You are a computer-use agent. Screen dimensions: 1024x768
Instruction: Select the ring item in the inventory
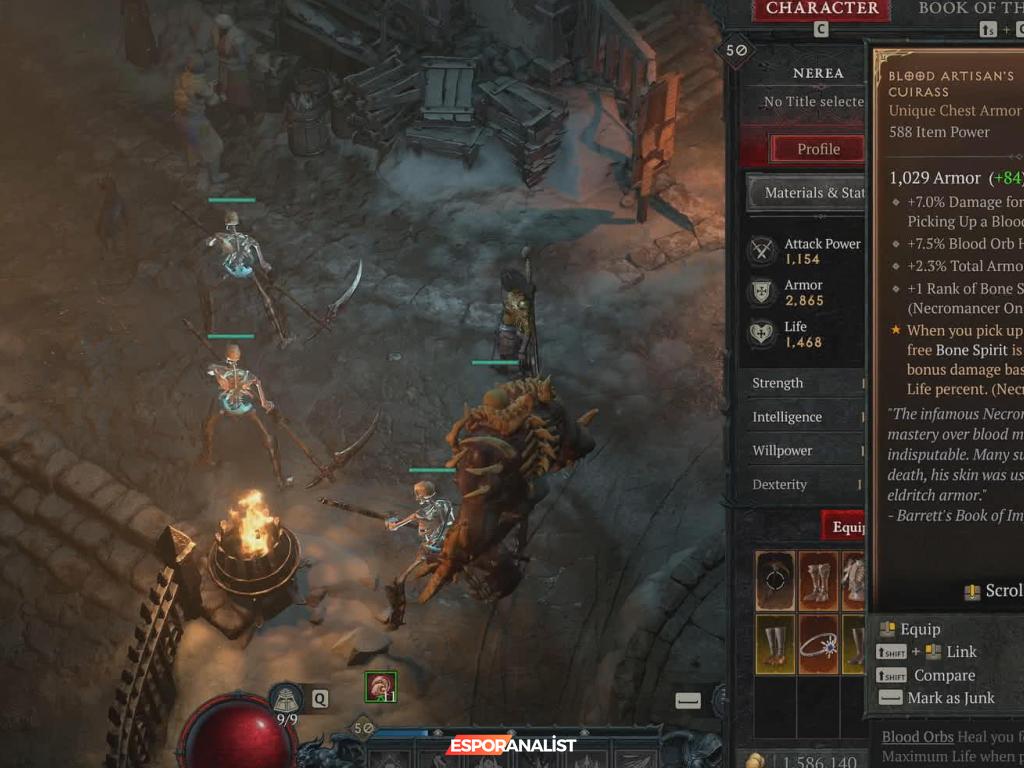tap(818, 644)
